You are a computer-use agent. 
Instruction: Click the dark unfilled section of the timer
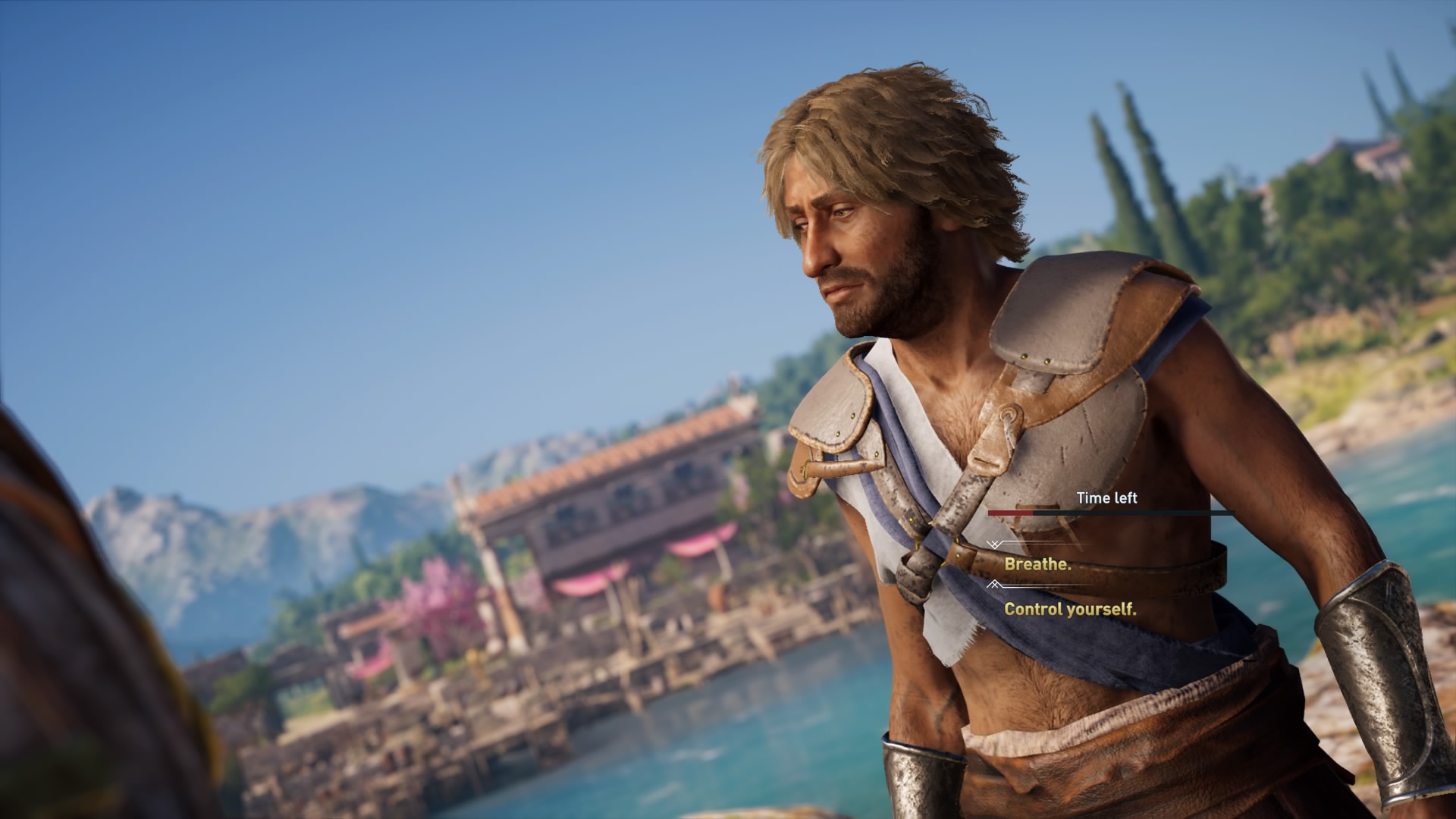point(1137,513)
